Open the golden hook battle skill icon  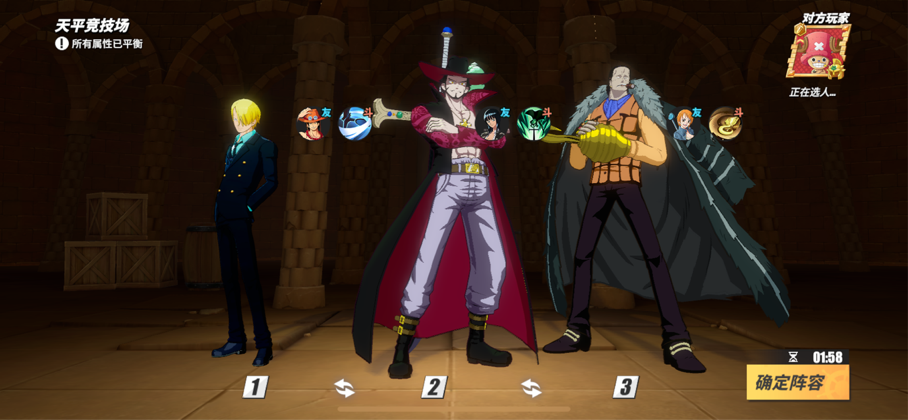coord(725,123)
